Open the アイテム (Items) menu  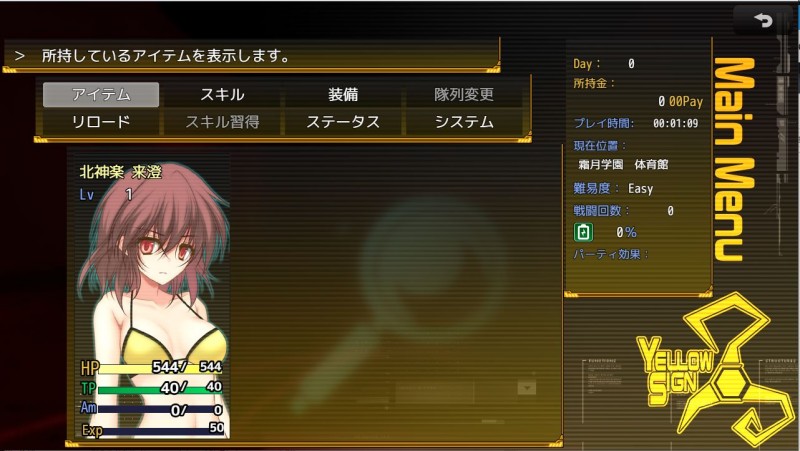[x=101, y=95]
